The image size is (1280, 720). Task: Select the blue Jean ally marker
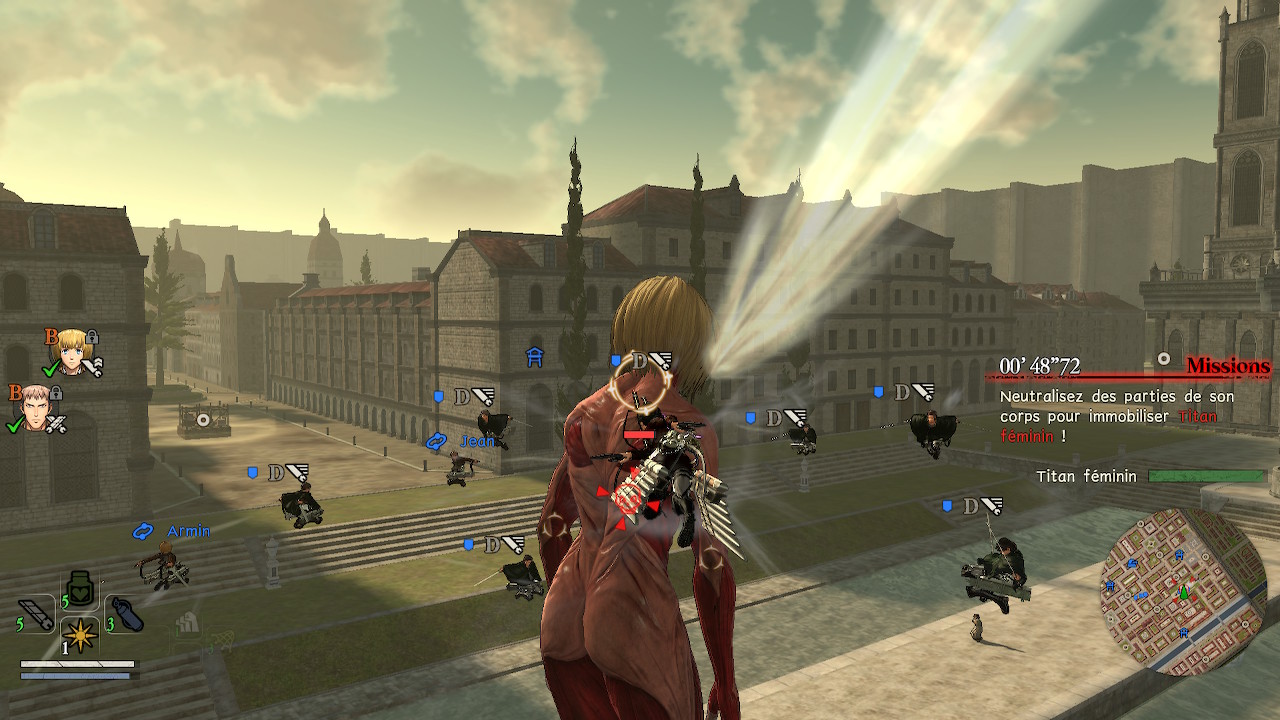(436, 441)
